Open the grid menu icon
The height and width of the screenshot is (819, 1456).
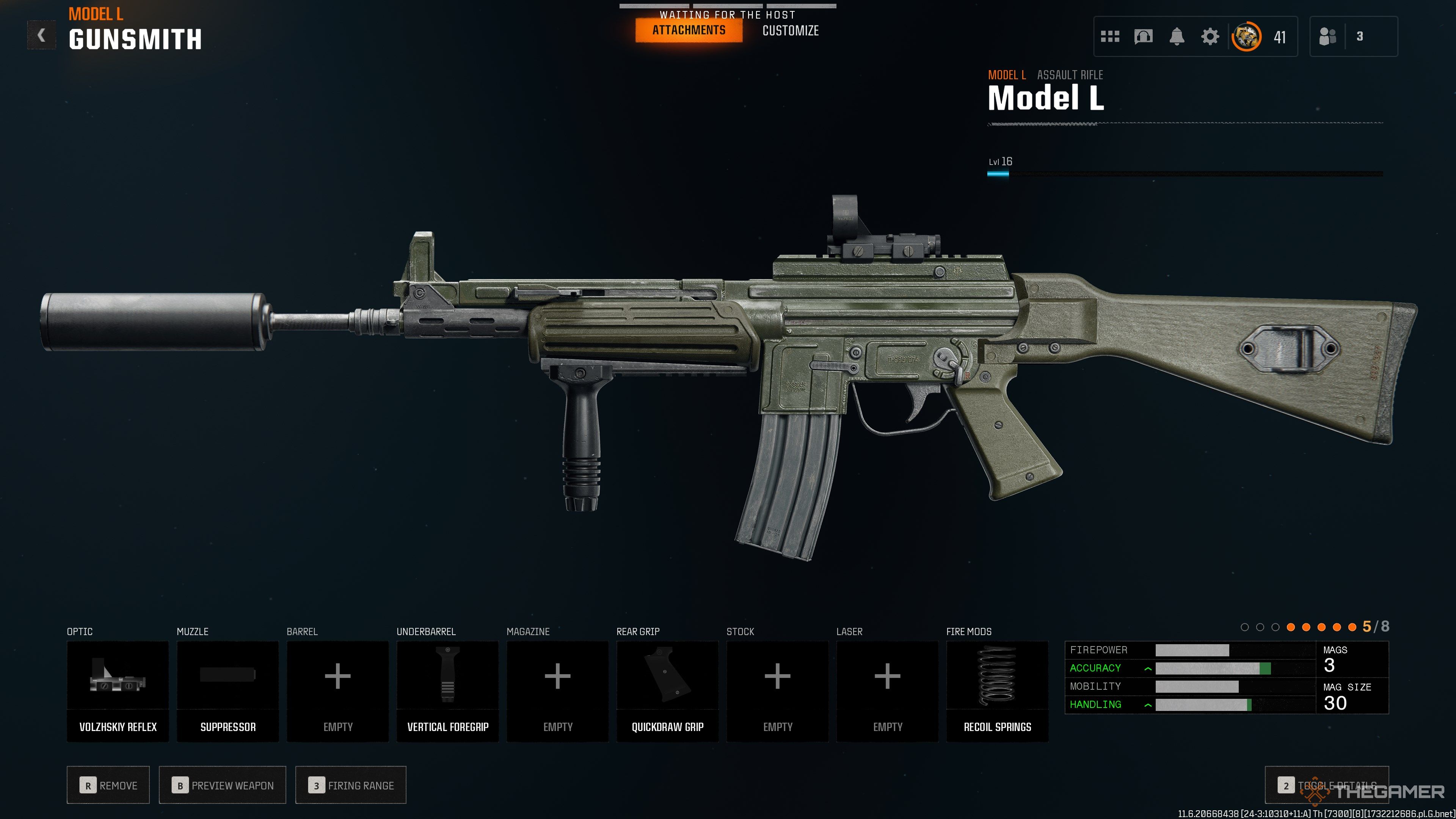point(1109,37)
